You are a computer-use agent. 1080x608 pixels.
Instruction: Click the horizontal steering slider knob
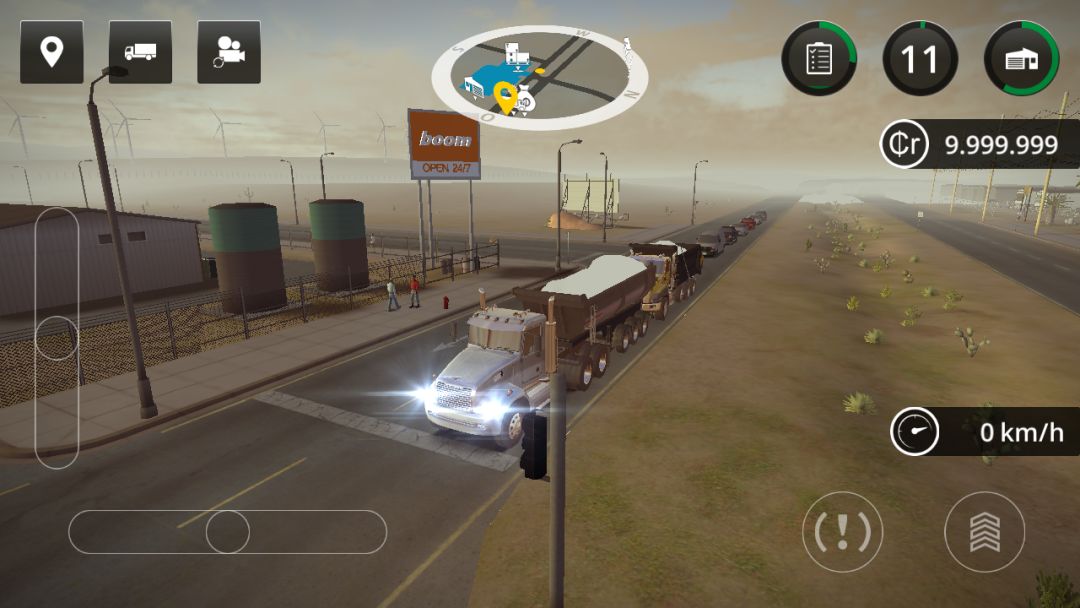(x=228, y=532)
